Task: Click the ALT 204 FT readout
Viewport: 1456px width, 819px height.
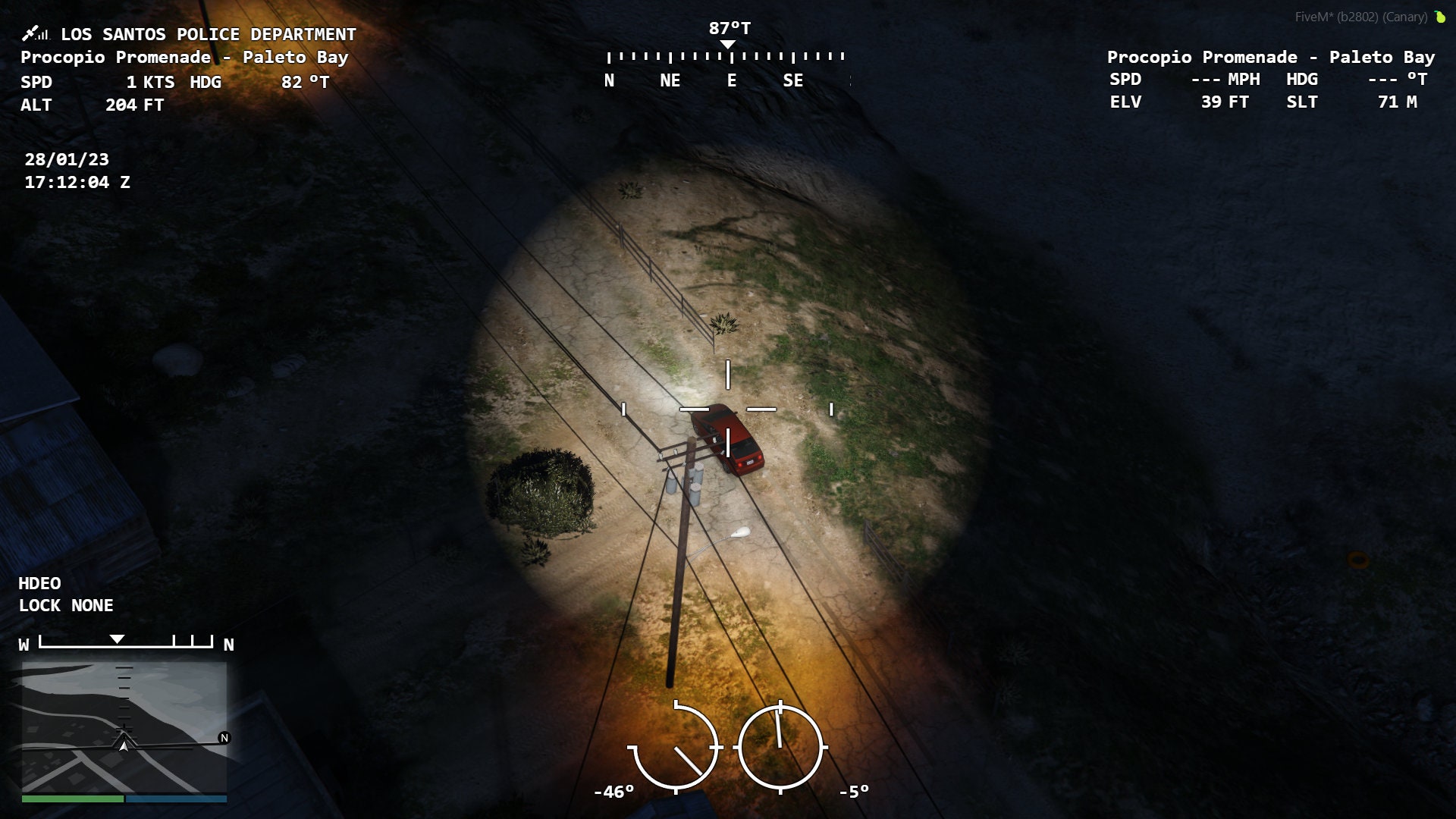Action: tap(91, 106)
